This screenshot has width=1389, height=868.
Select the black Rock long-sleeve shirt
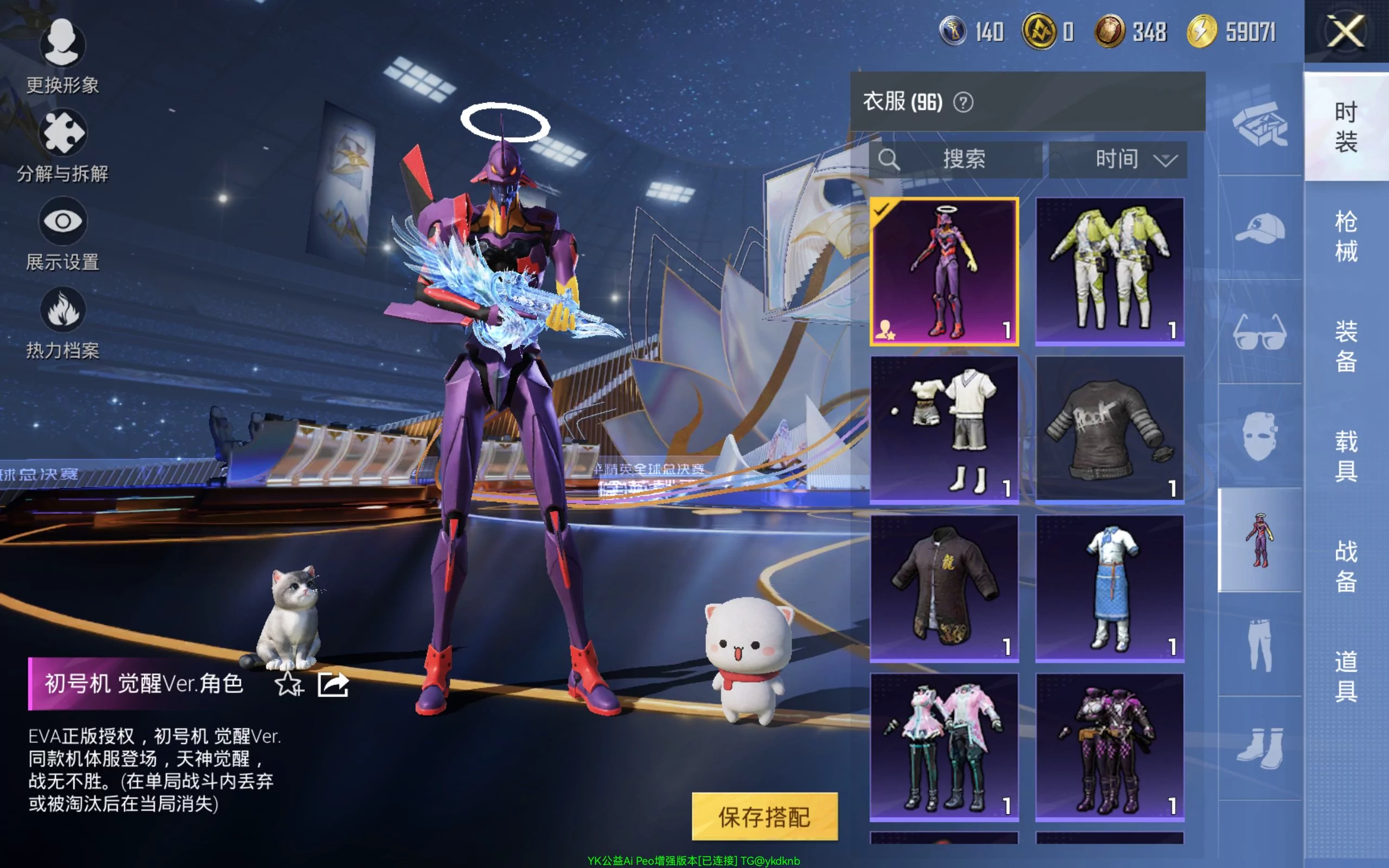[1110, 430]
